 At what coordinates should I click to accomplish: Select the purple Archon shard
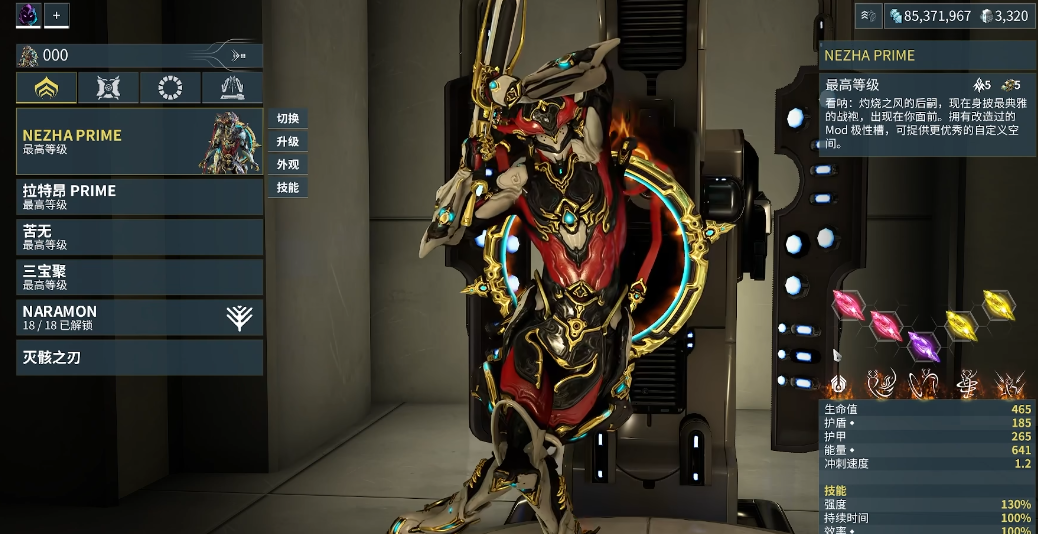922,345
